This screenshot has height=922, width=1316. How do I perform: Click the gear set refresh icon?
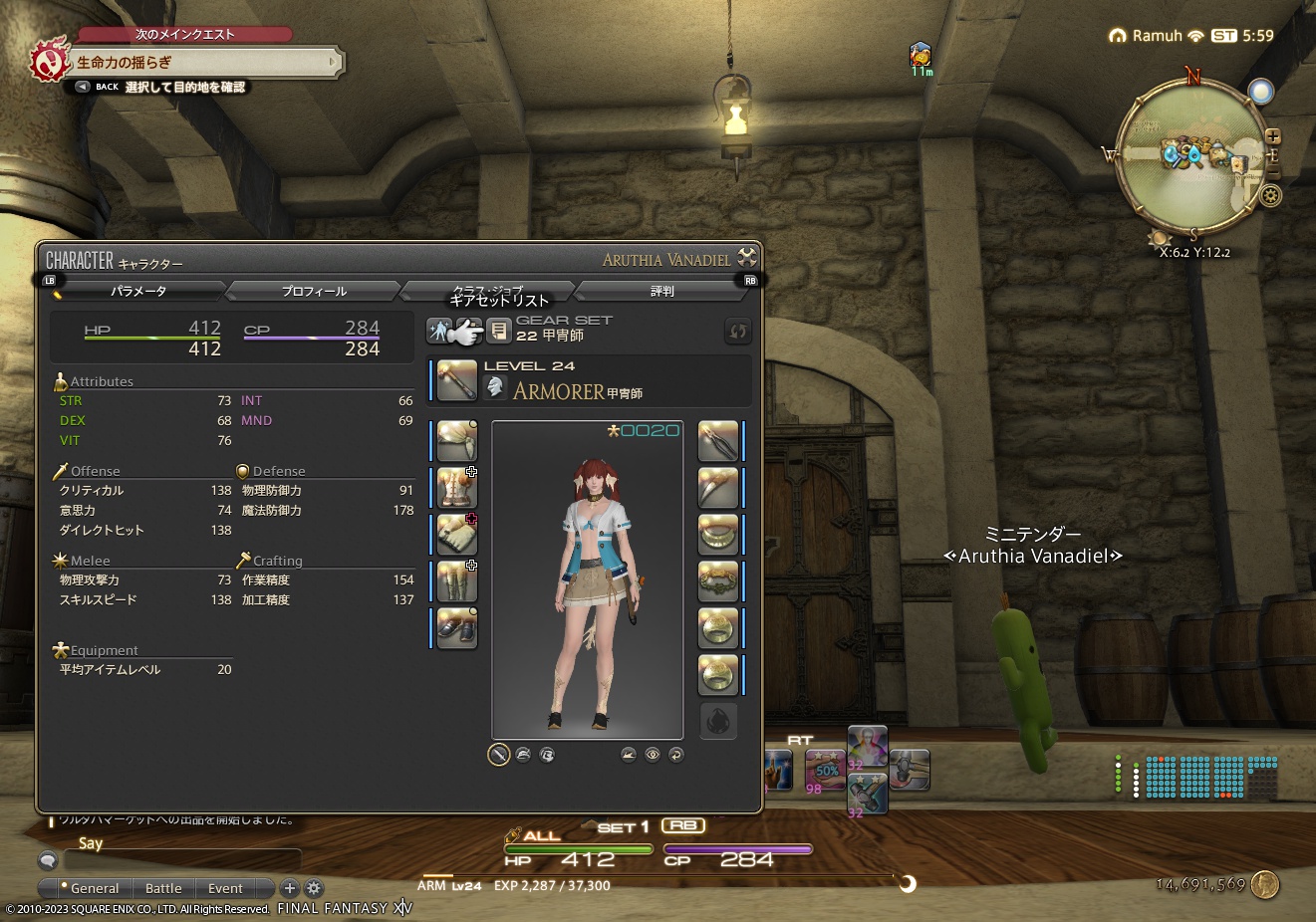737,331
